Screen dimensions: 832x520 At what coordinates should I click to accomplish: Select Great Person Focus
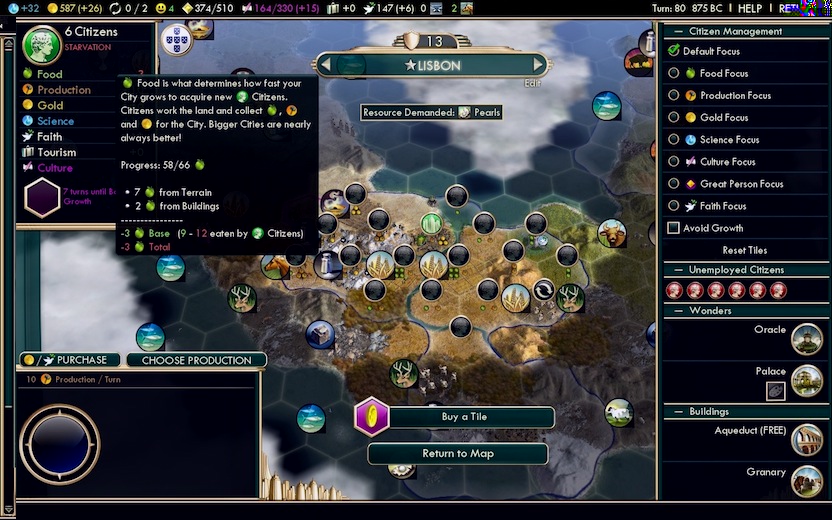(674, 184)
